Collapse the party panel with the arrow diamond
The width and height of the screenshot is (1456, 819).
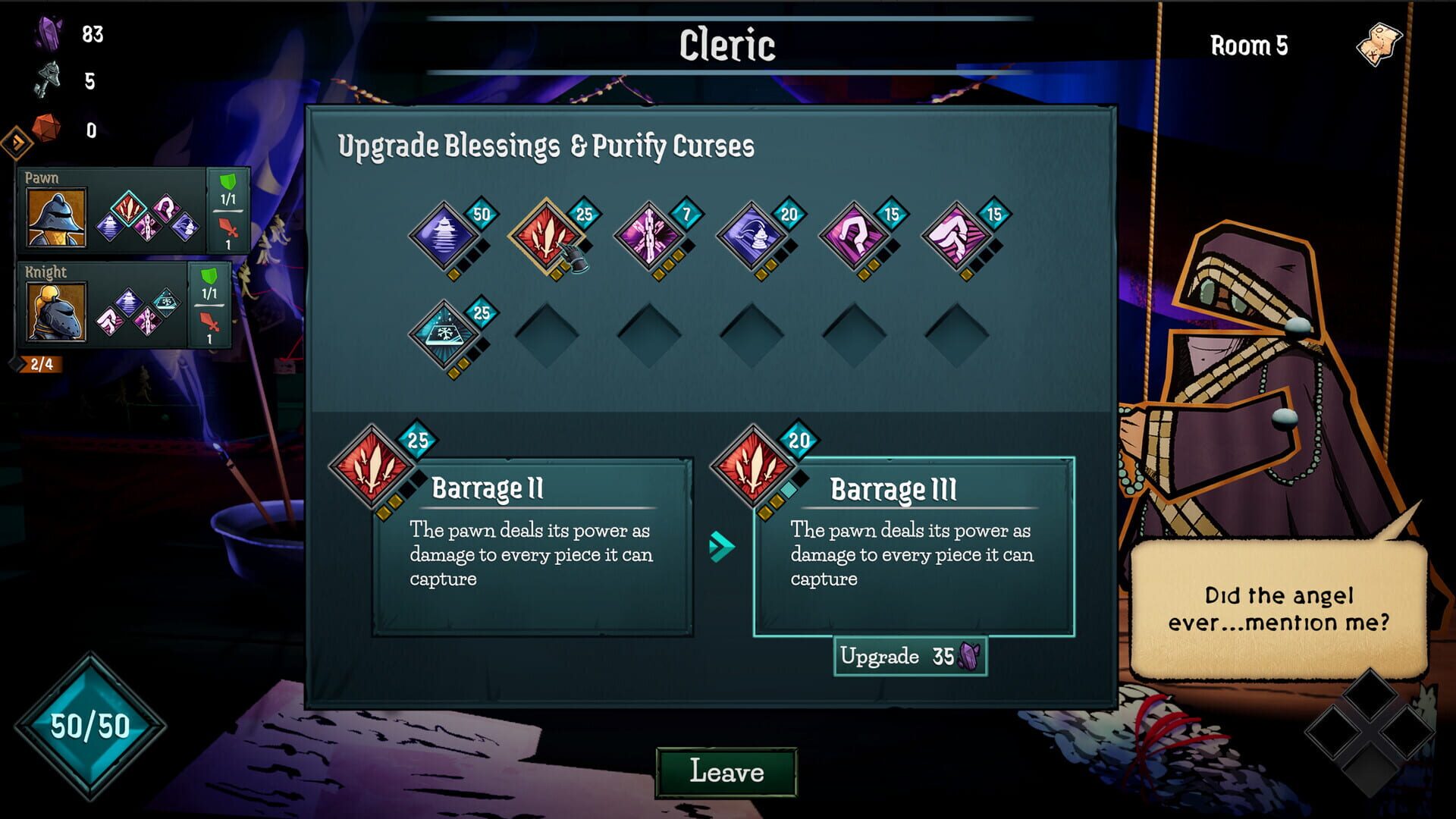pos(17,141)
